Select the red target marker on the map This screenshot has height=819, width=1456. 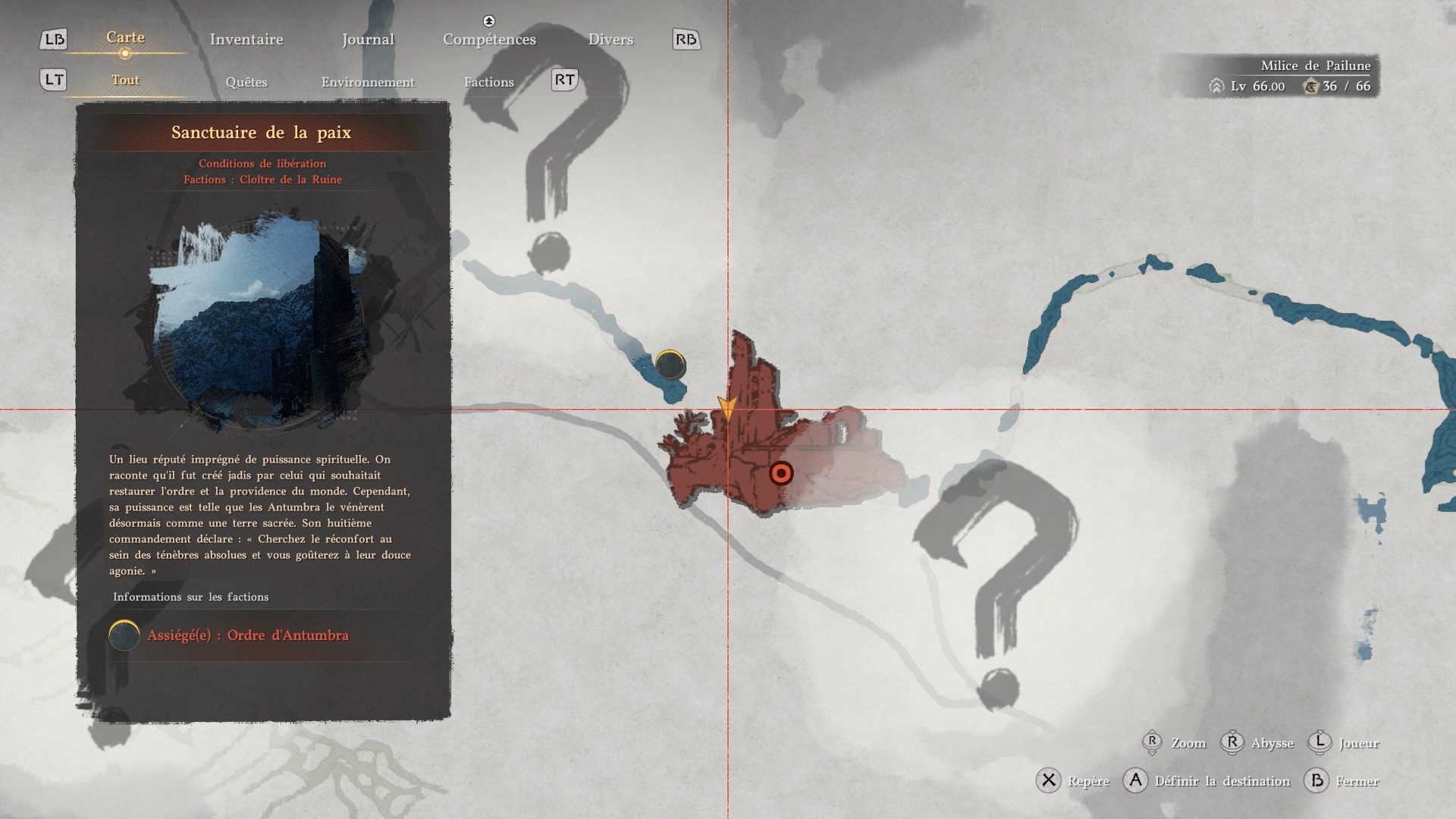[x=781, y=474]
